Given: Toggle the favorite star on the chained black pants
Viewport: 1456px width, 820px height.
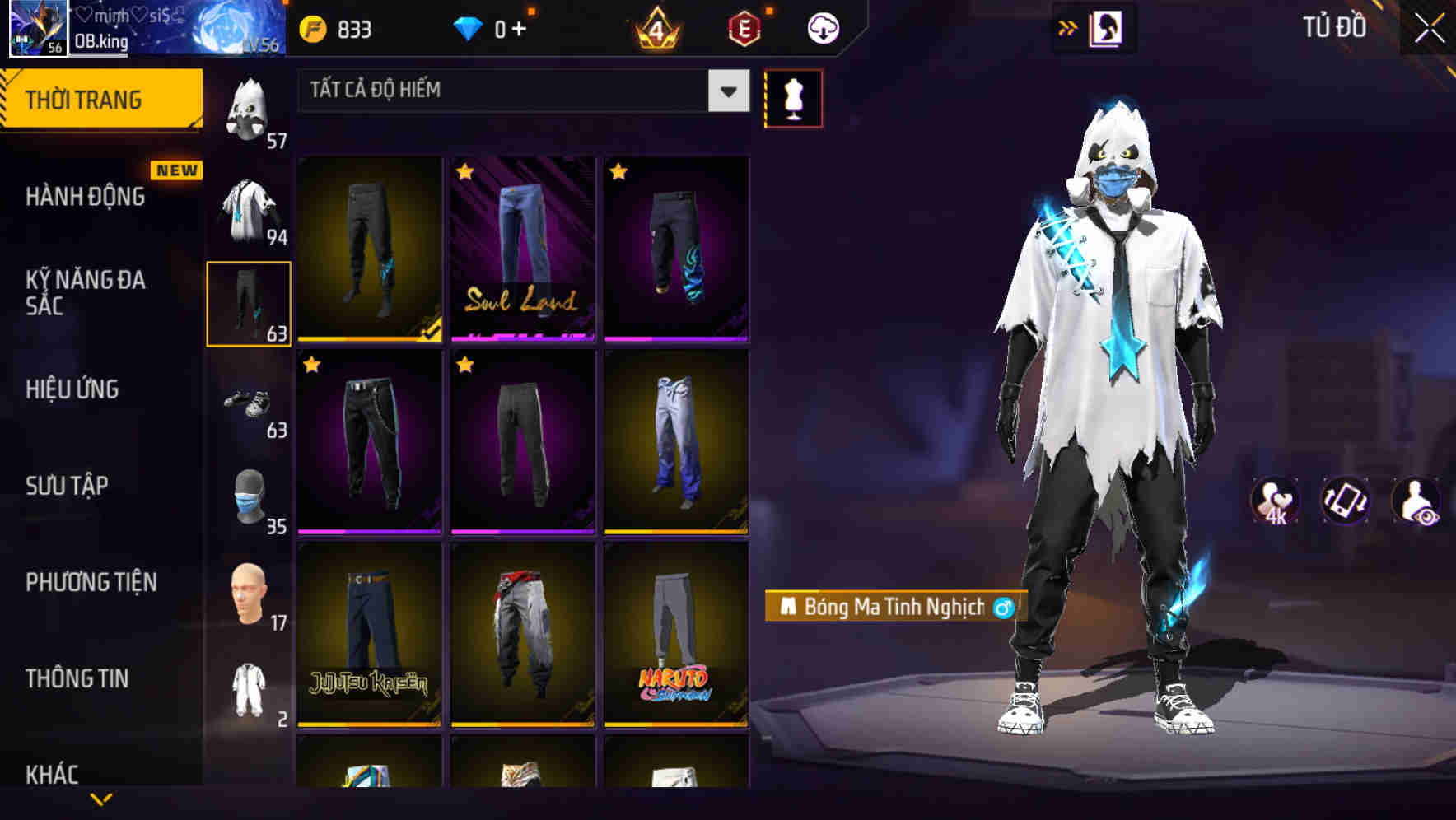Looking at the screenshot, I should 311,363.
